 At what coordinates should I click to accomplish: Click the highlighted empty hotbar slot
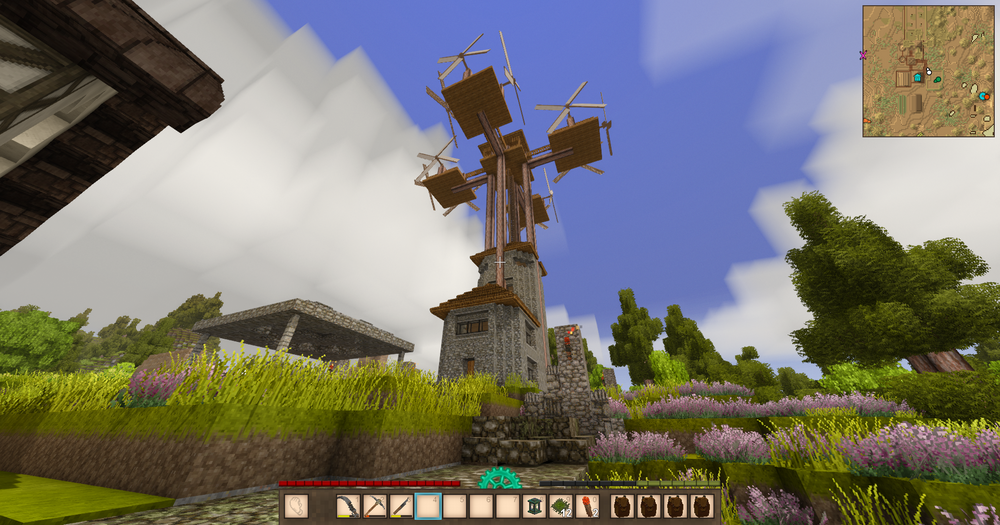click(428, 507)
